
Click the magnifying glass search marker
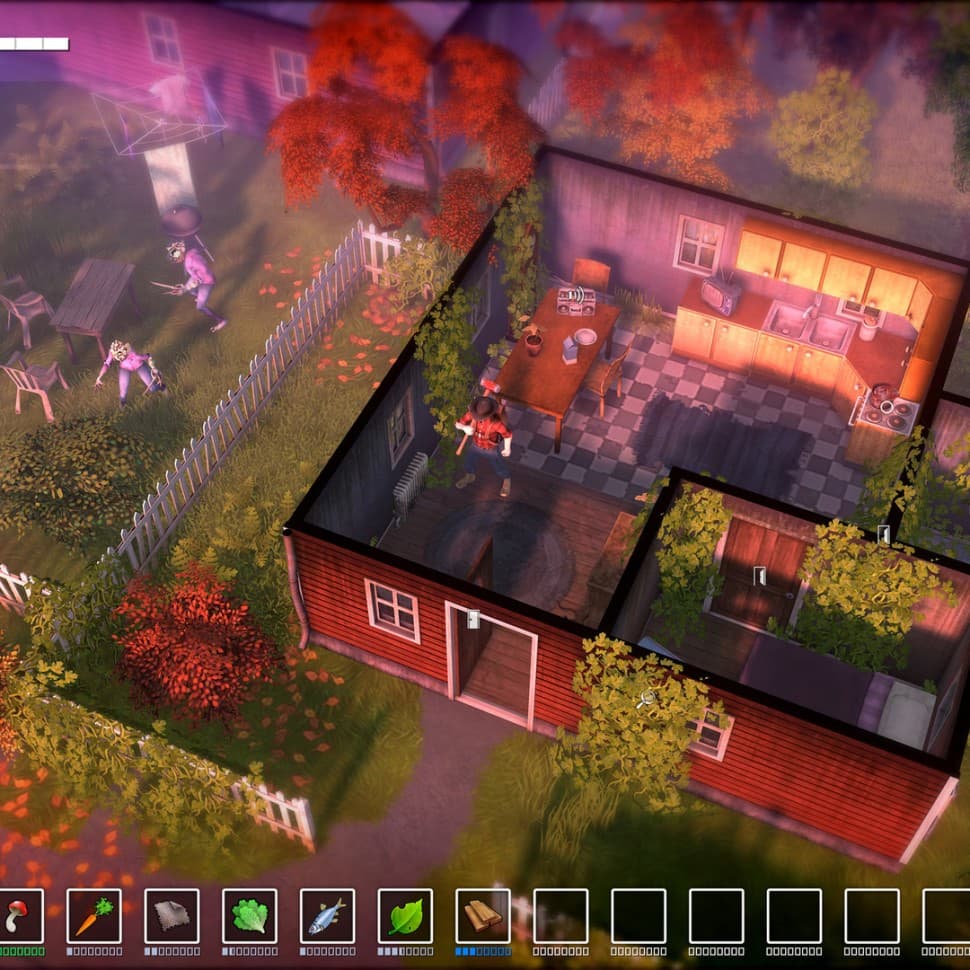pos(647,697)
